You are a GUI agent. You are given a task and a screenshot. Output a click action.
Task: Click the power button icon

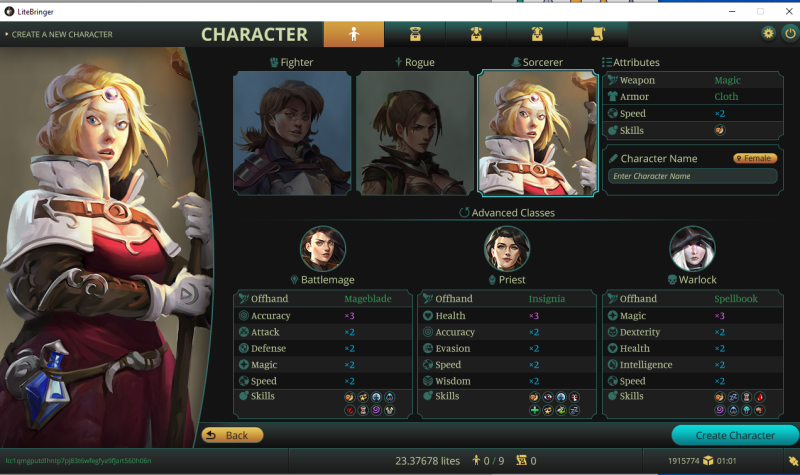tap(789, 33)
